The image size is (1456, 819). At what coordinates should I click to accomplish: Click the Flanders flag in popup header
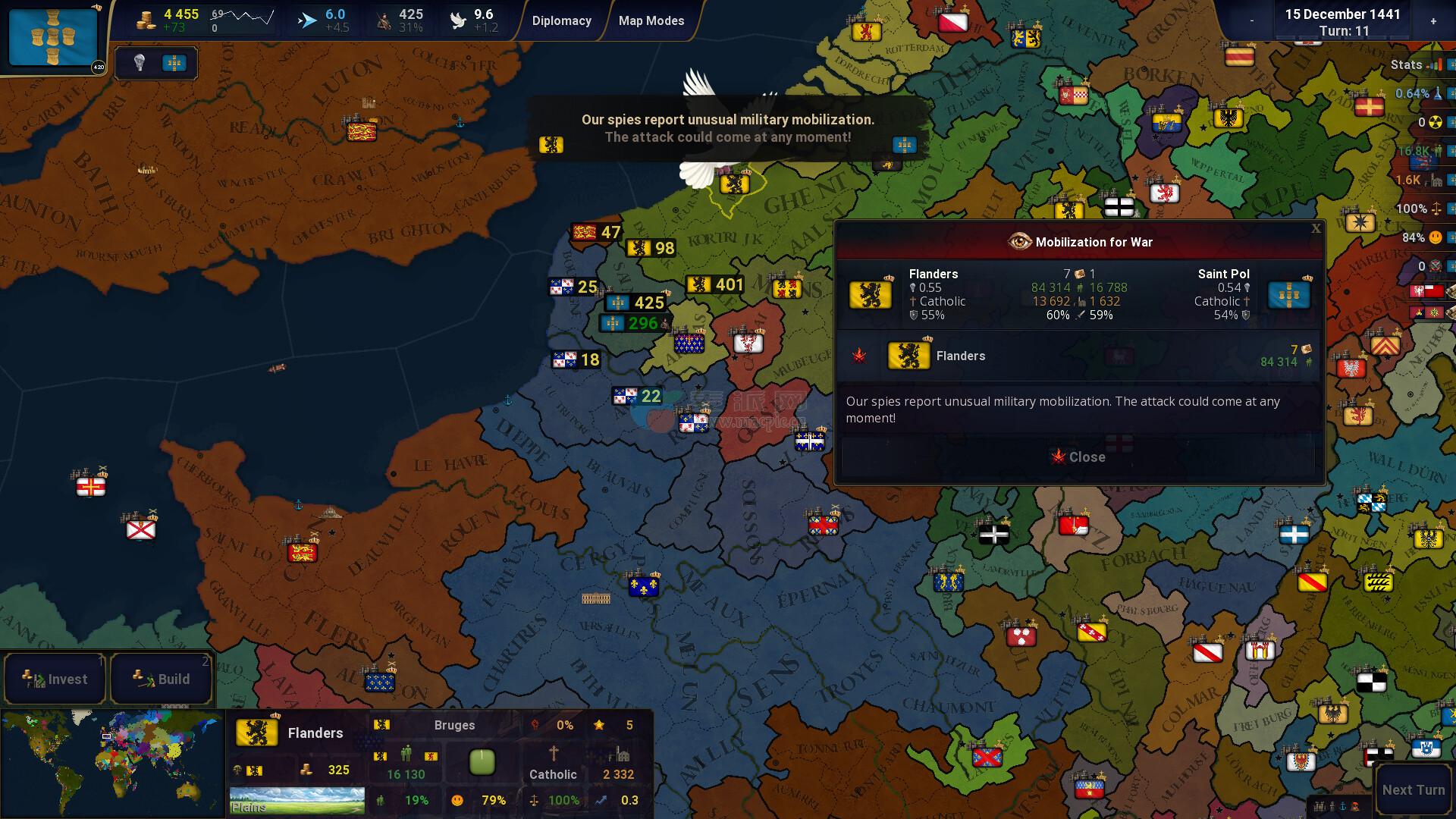pos(871,294)
